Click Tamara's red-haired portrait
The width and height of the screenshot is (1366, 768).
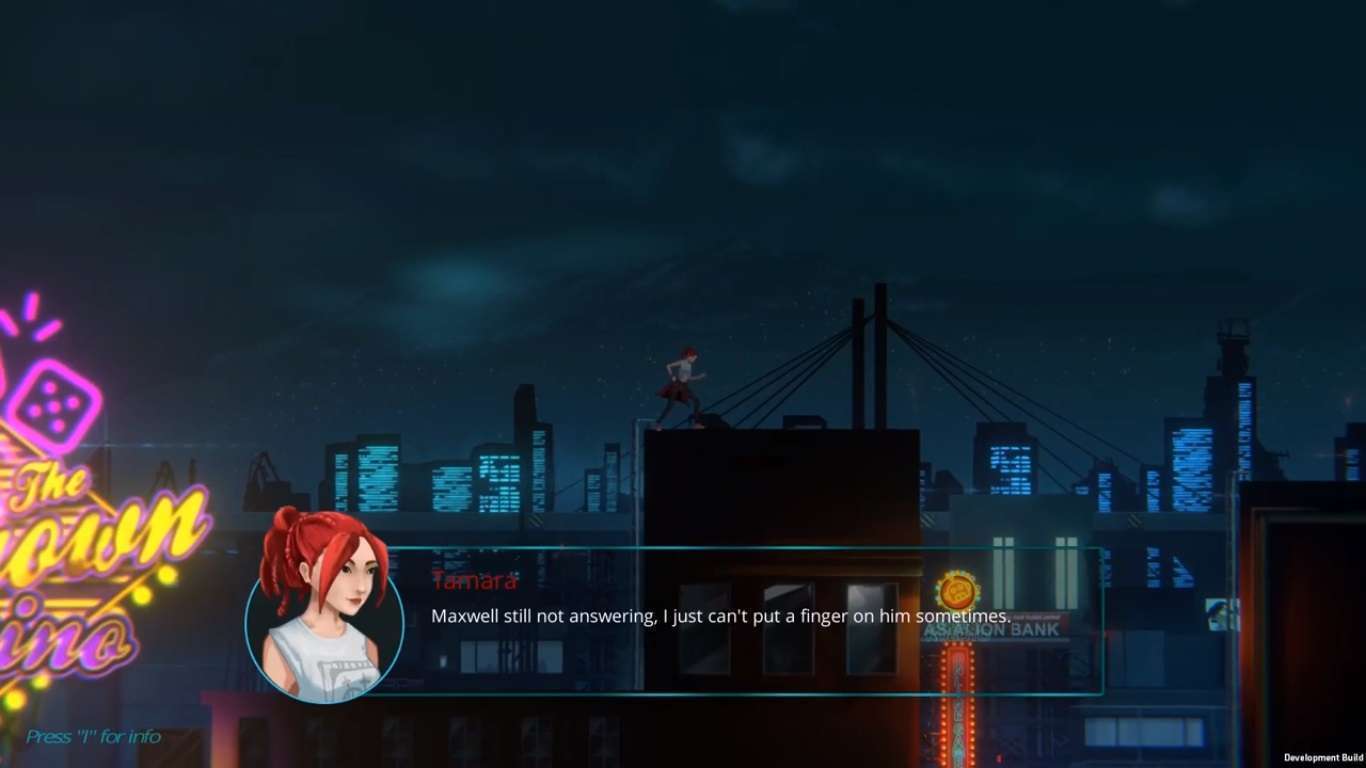(x=324, y=612)
